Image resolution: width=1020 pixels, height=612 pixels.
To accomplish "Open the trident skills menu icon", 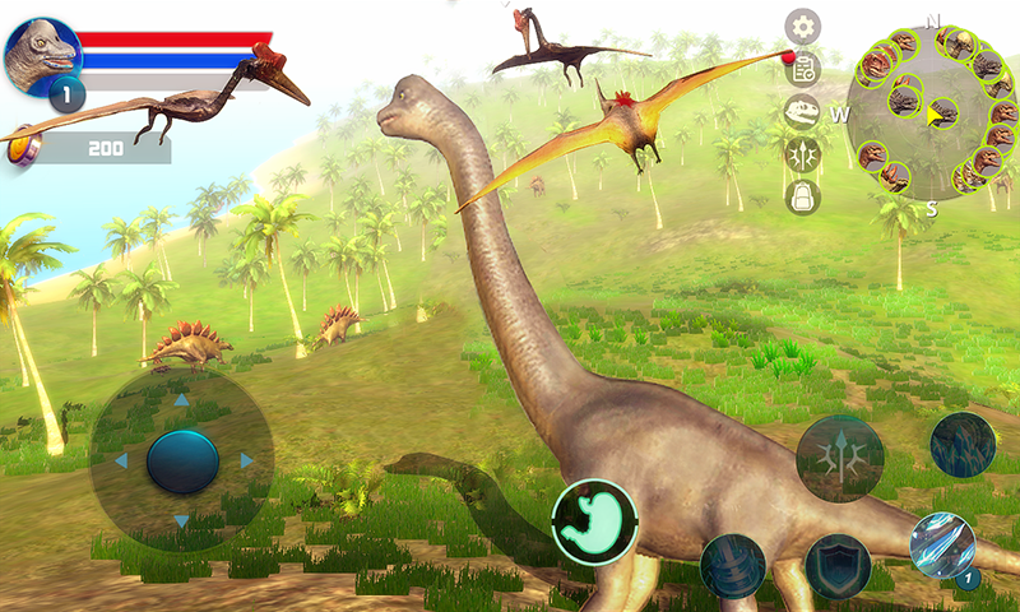I will coord(802,154).
